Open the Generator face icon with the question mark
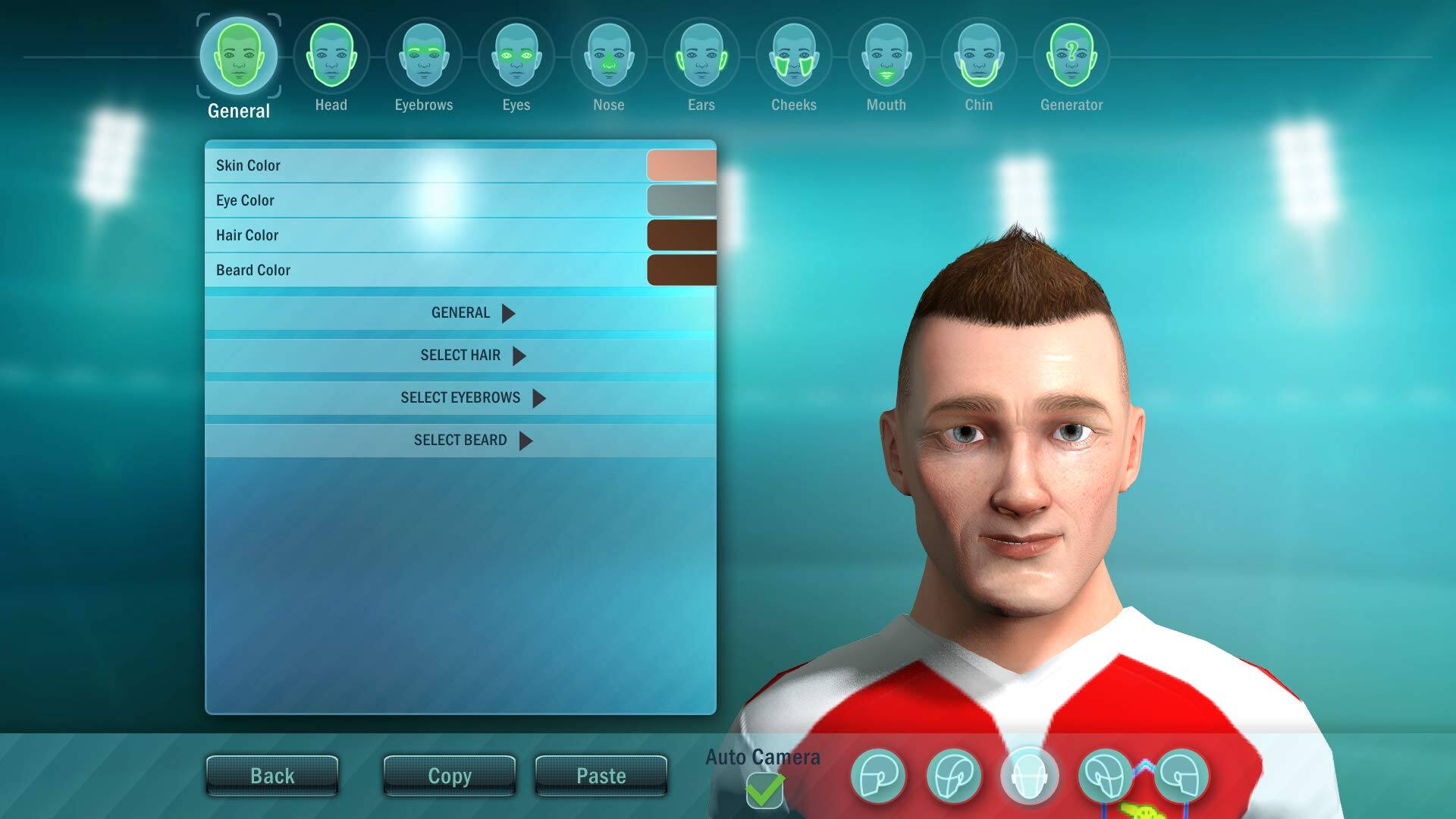Screen dimensions: 1456x819 coord(1070,57)
